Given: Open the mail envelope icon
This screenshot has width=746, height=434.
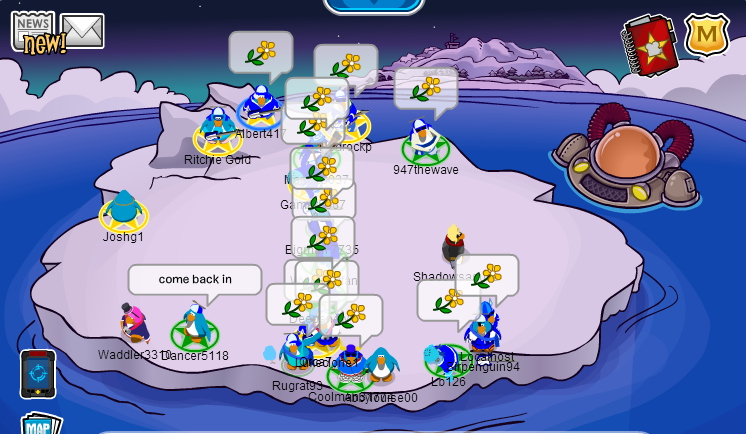Looking at the screenshot, I should (82, 30).
